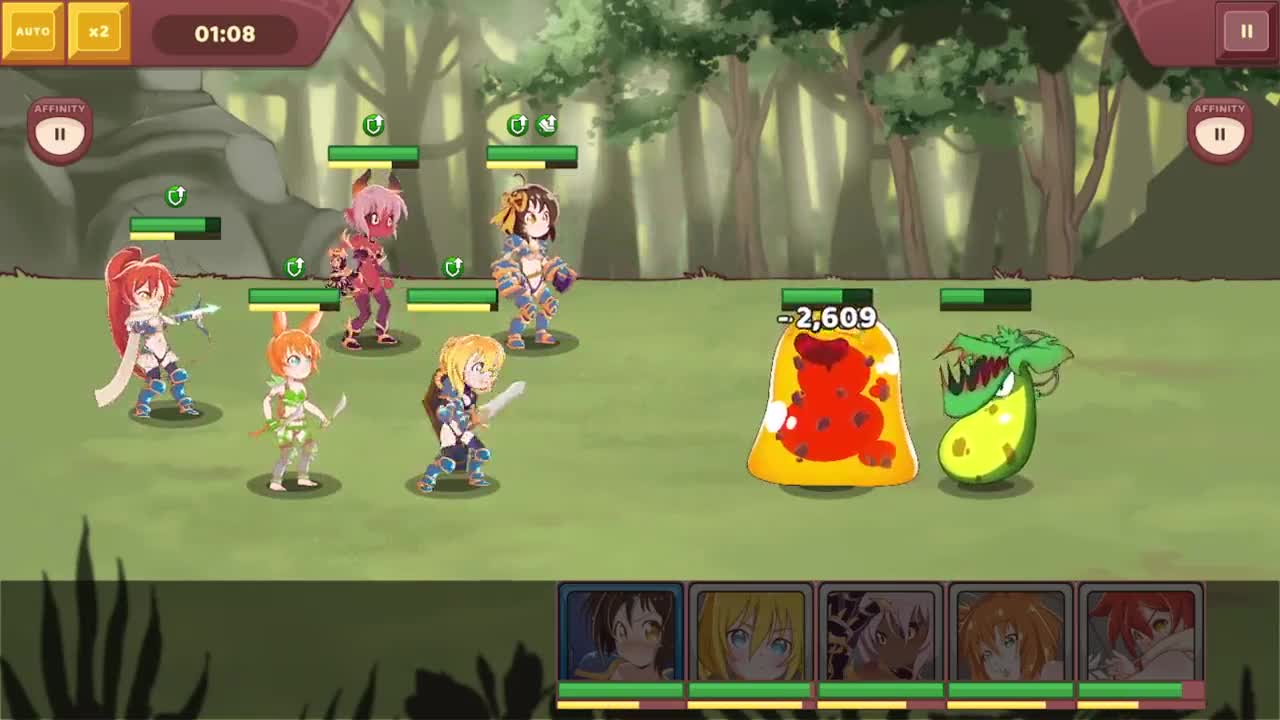The width and height of the screenshot is (1280, 720).
Task: Toggle the AUTO battle button
Action: pos(32,32)
